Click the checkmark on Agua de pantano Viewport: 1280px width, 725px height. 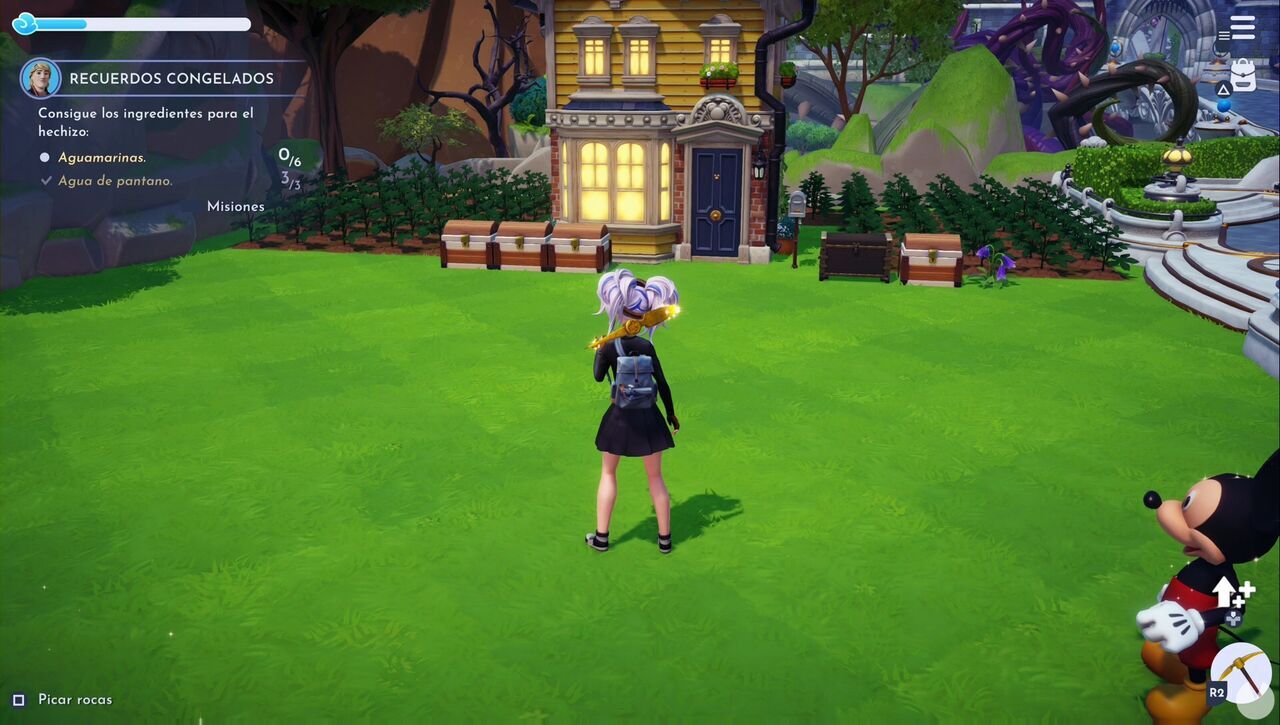point(48,180)
